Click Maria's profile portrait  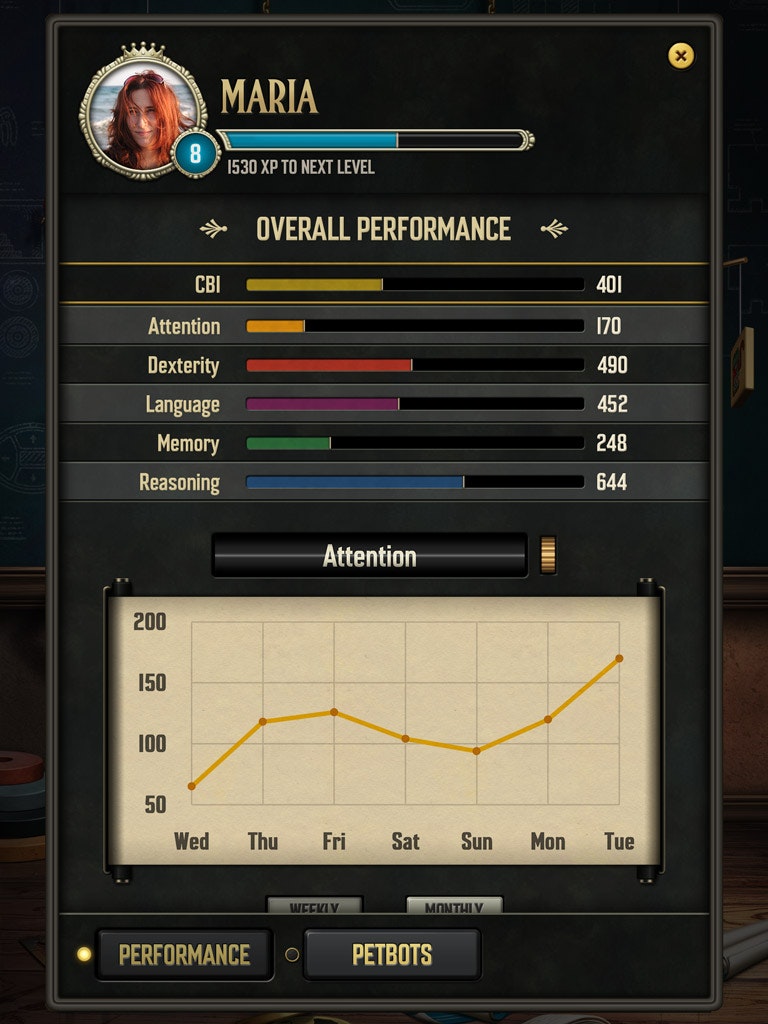(x=141, y=115)
